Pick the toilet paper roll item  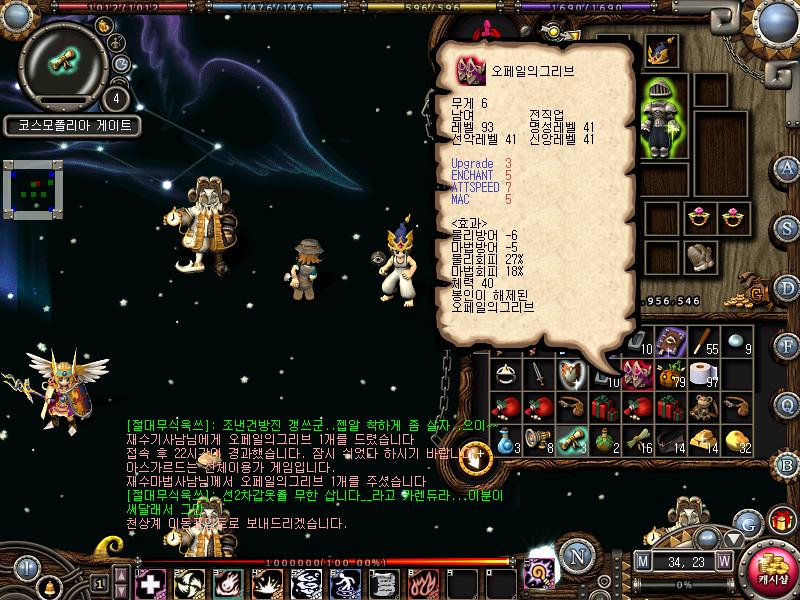pos(706,375)
